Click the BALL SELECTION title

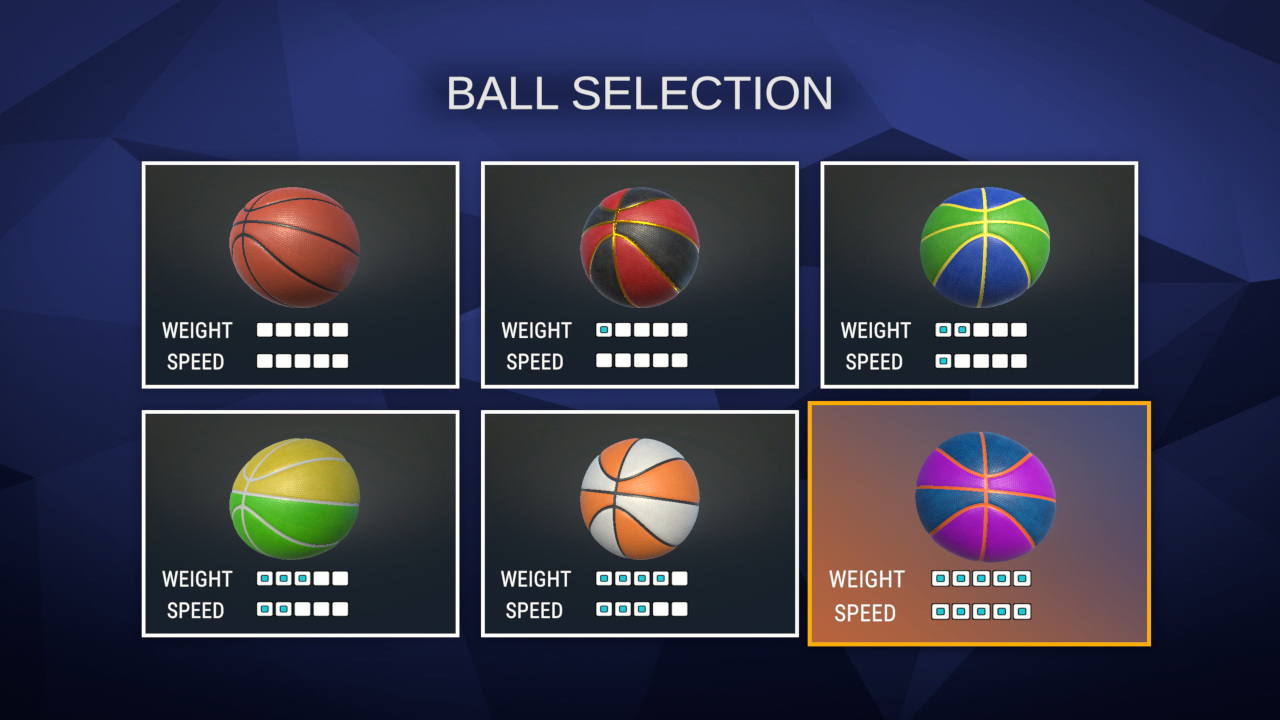coord(640,93)
